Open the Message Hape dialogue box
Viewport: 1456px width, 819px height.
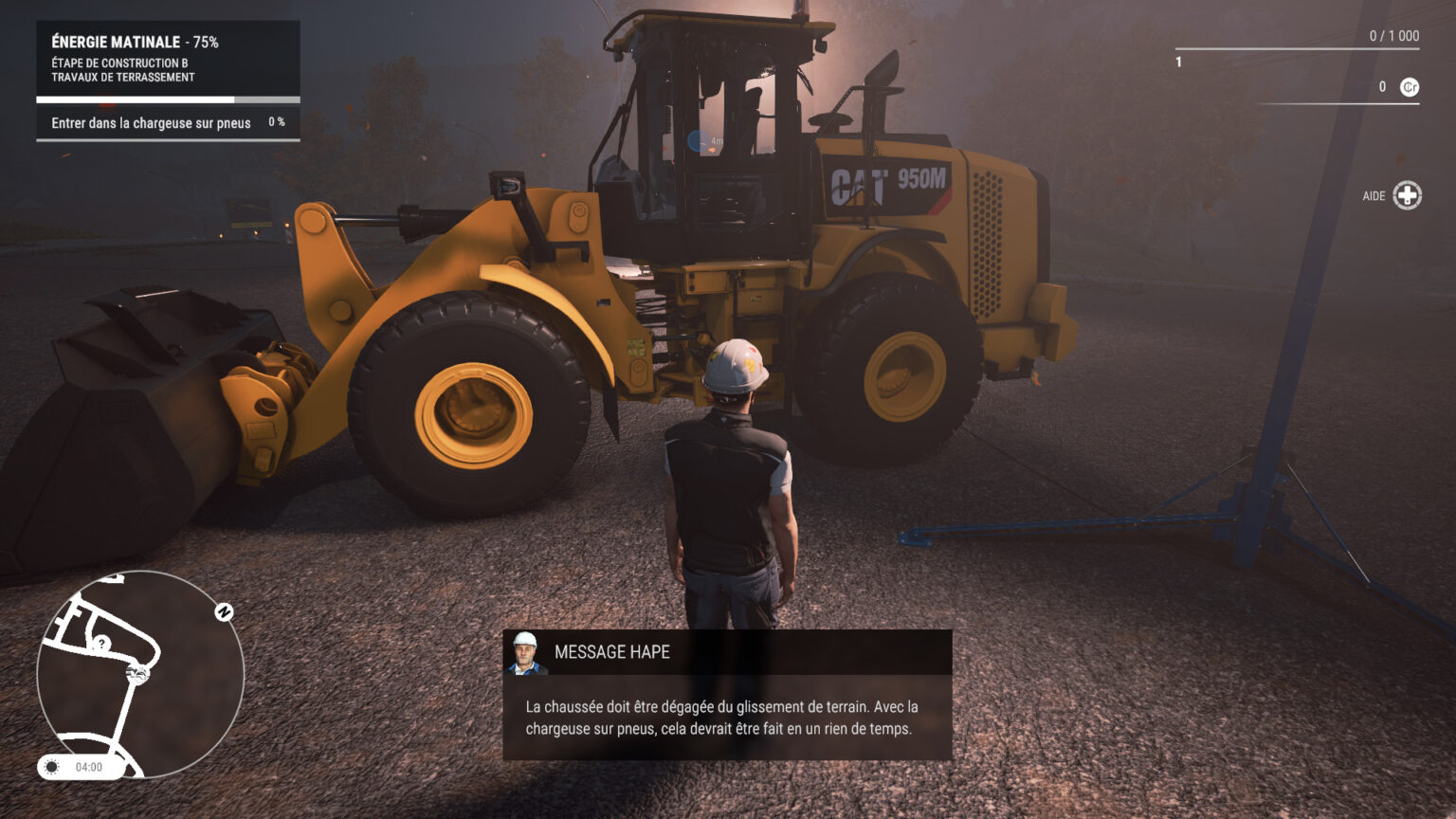click(x=727, y=717)
